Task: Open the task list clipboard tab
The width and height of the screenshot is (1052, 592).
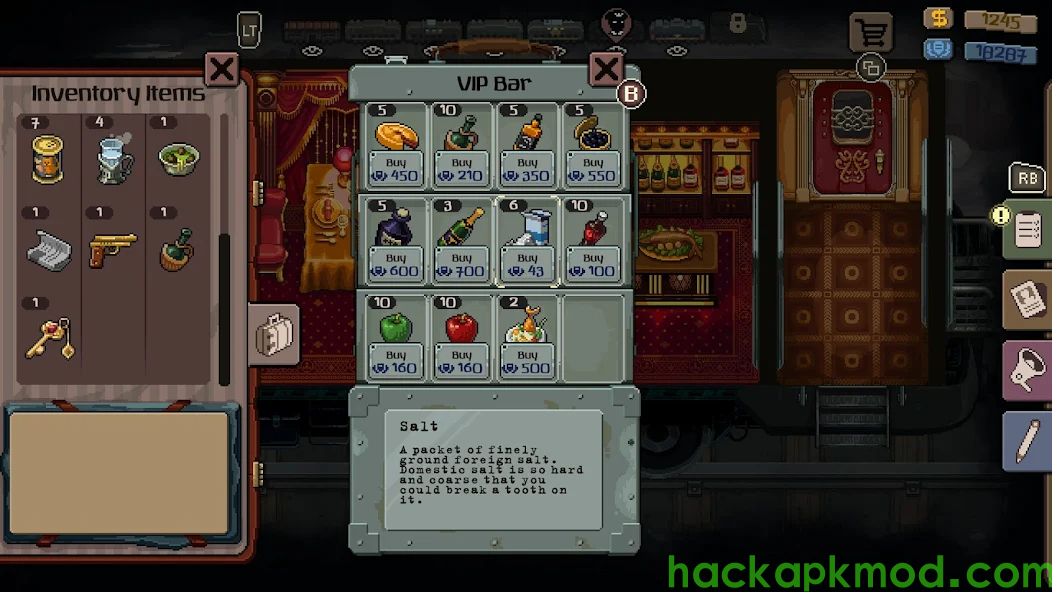Action: (x=1027, y=229)
